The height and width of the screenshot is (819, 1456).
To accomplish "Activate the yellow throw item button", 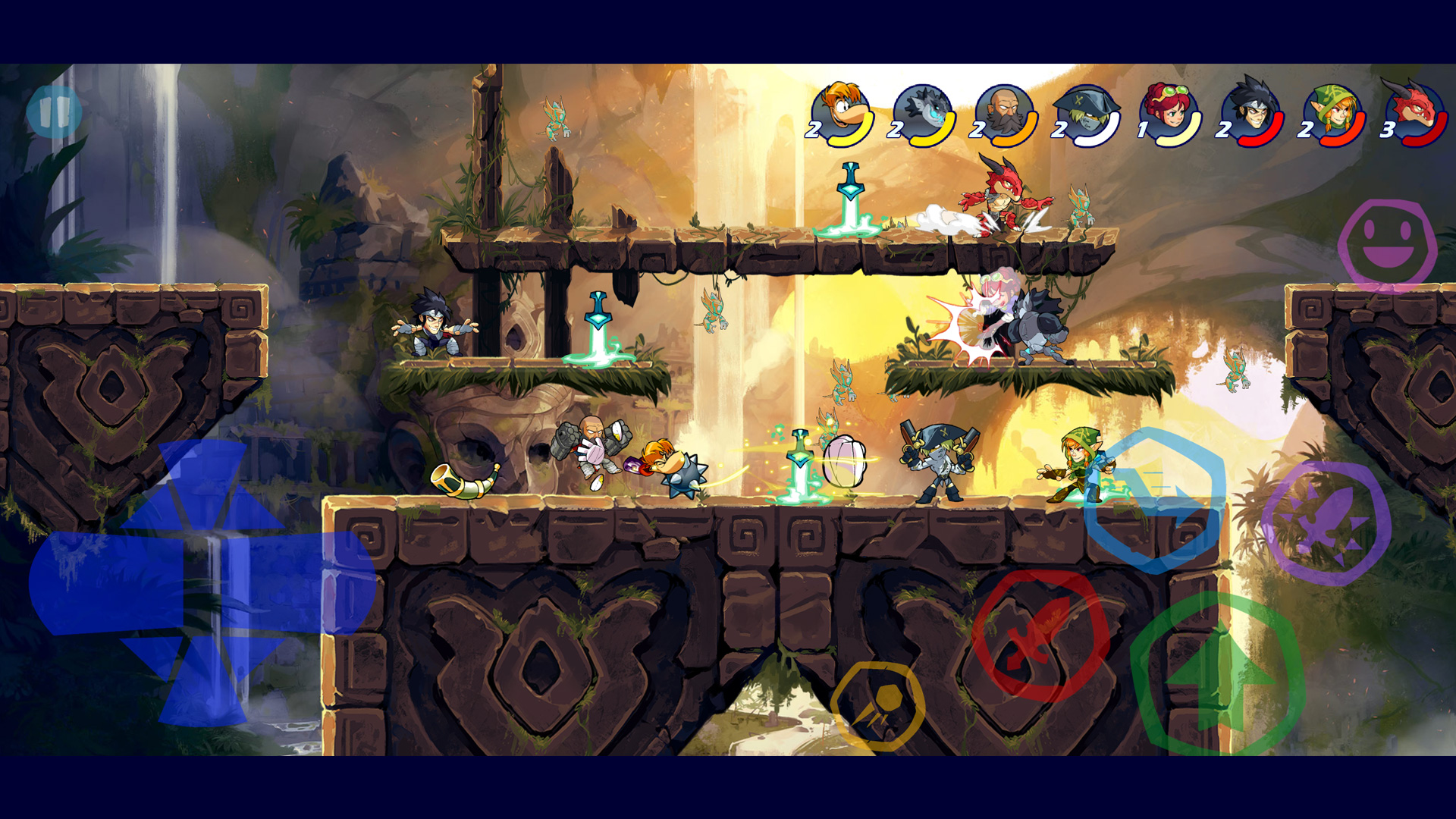I will (877, 706).
